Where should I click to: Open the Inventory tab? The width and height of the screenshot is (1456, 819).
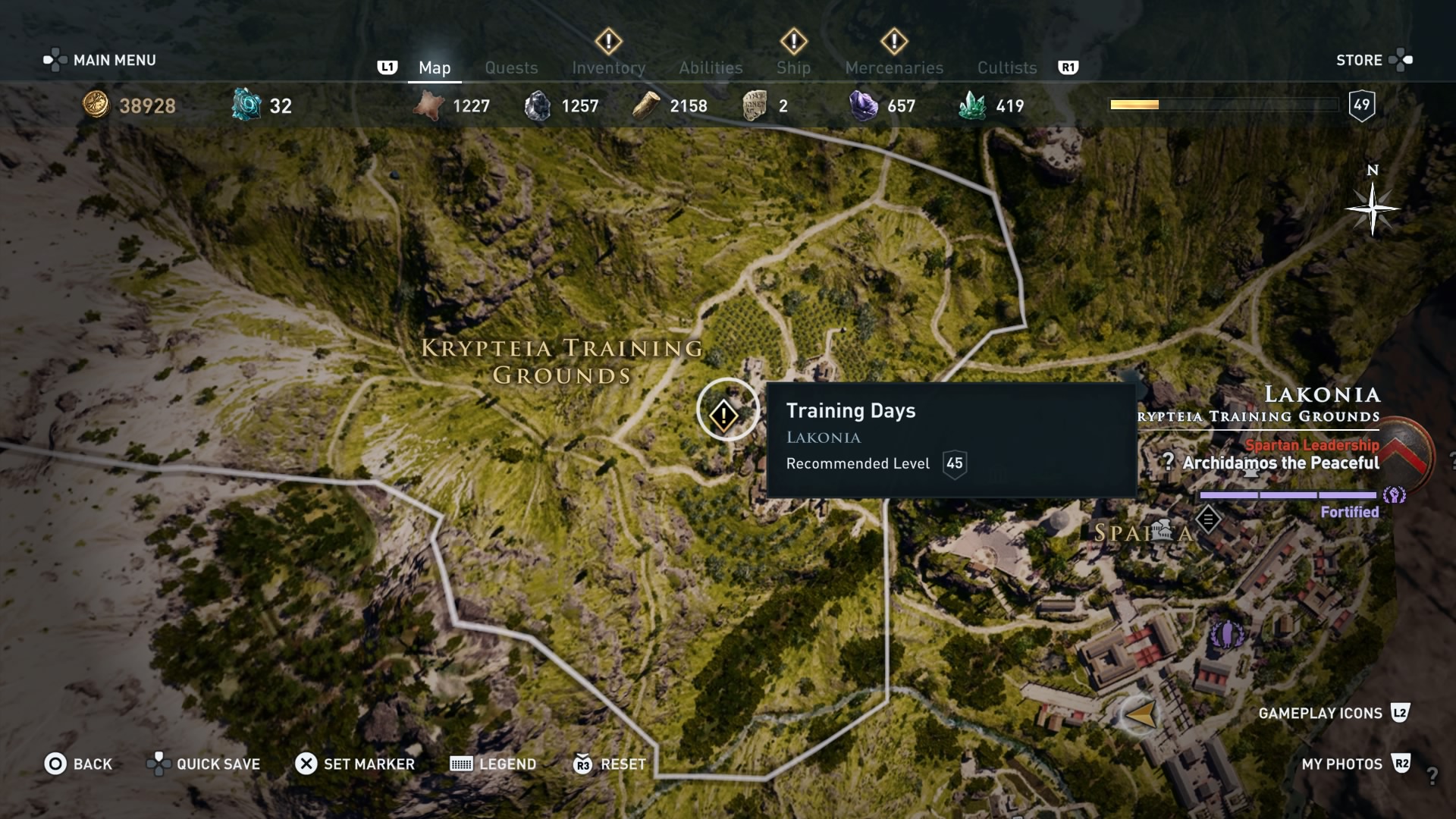[608, 67]
